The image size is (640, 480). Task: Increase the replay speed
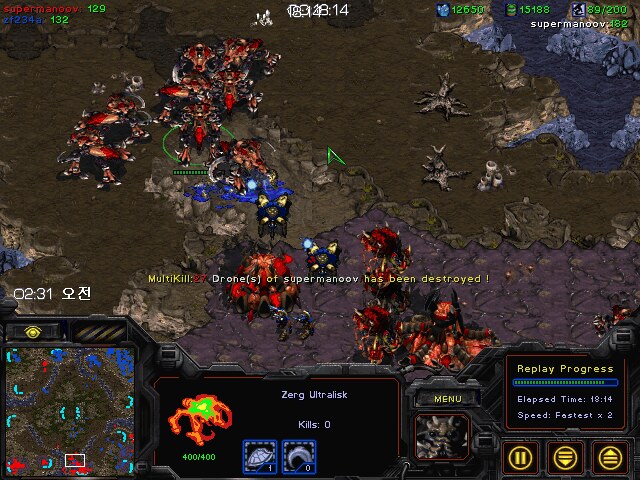pos(611,457)
